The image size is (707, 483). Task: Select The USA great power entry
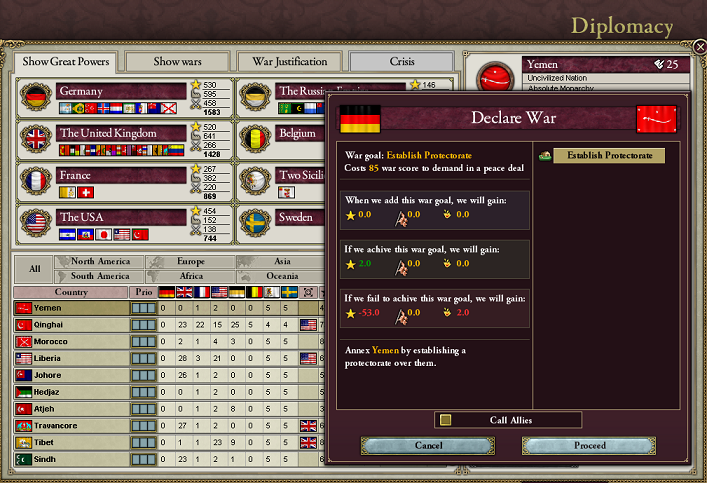[122, 217]
